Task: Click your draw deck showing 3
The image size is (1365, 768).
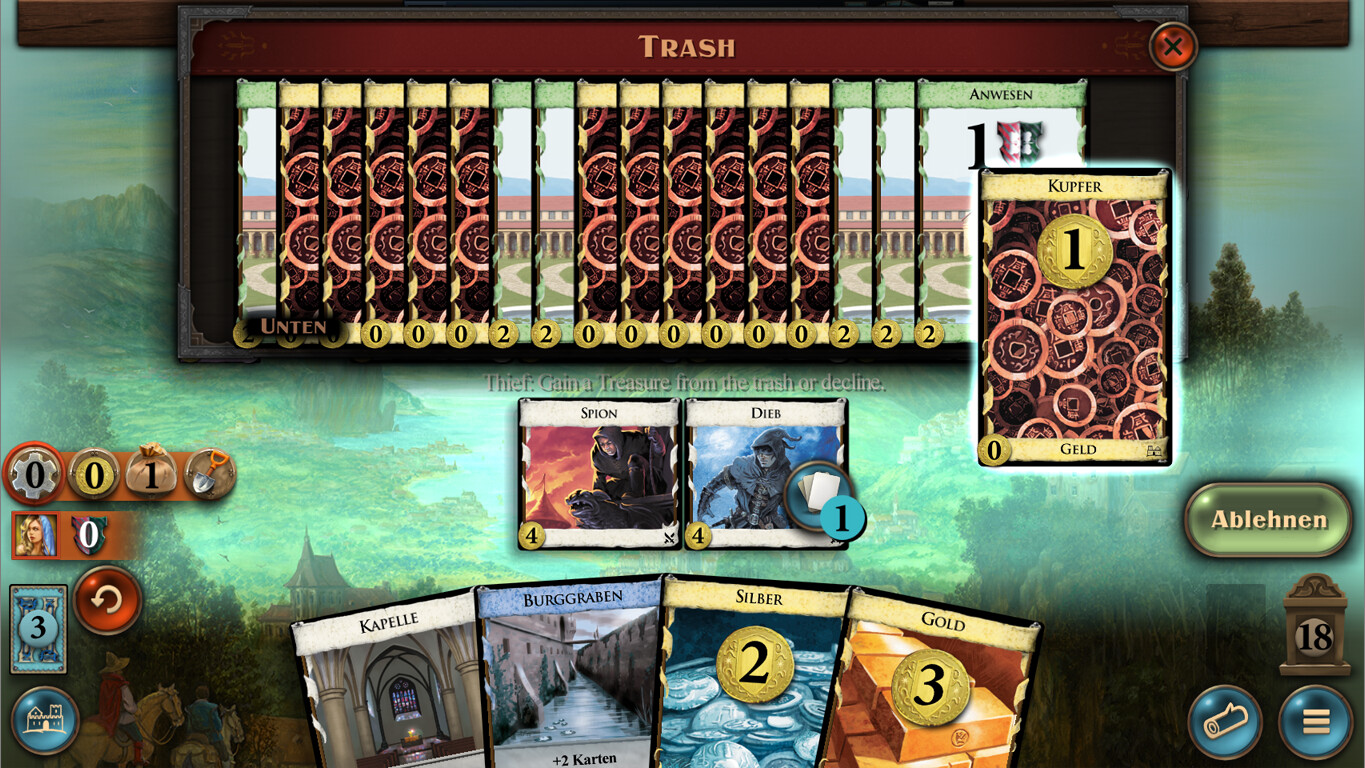Action: [37, 630]
